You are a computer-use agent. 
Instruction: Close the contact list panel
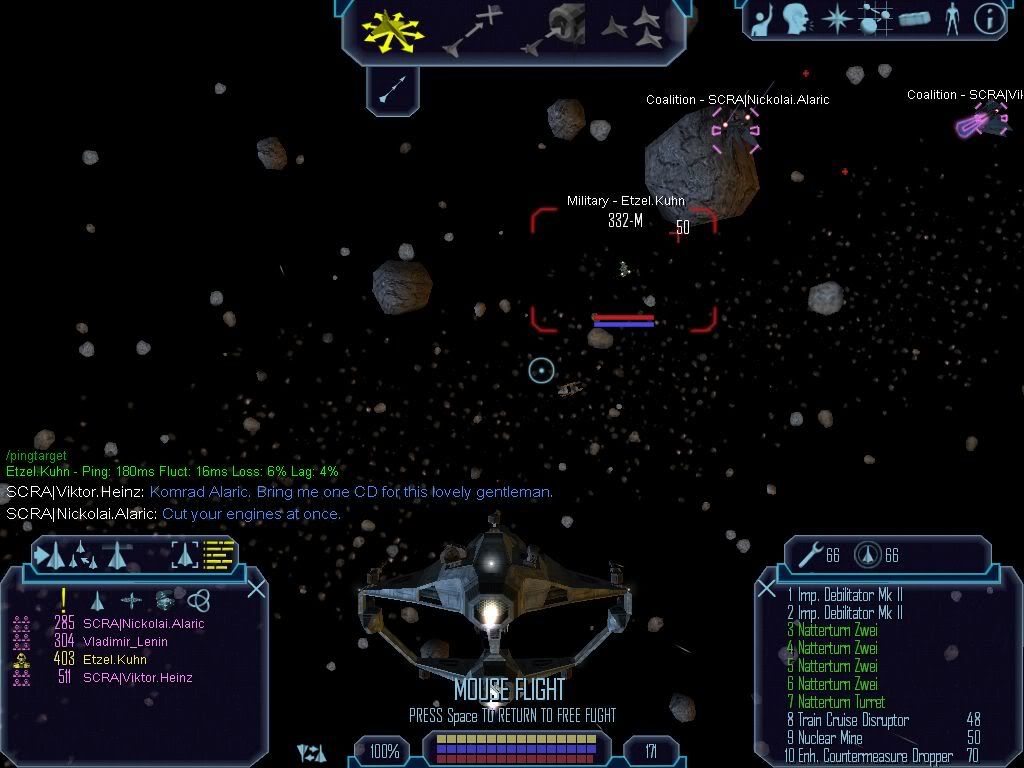tap(256, 588)
